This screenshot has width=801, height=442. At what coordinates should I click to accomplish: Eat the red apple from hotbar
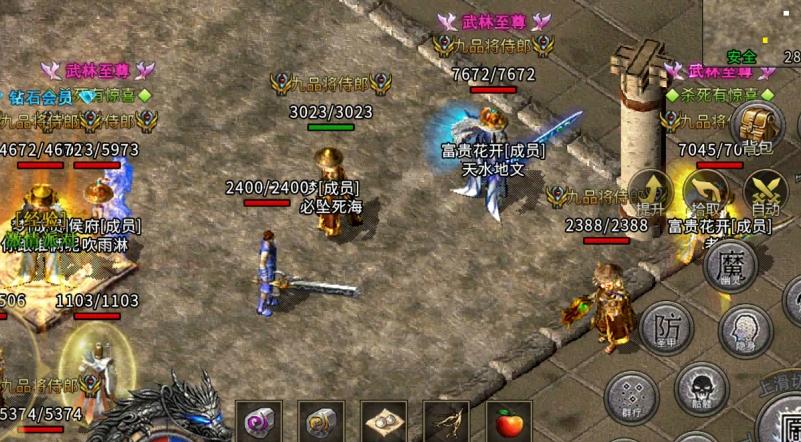509,422
